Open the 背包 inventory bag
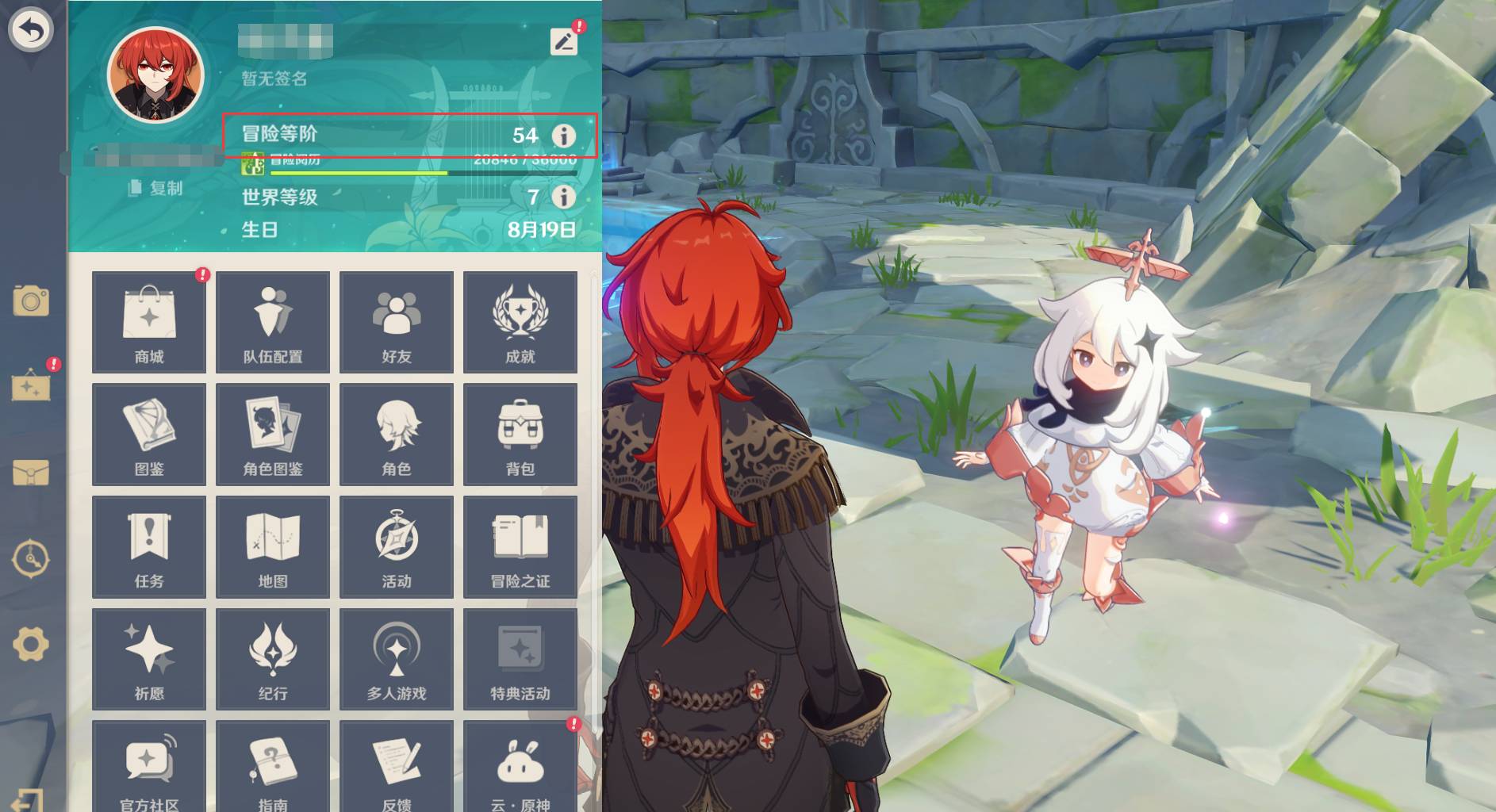The height and width of the screenshot is (812, 1496). click(x=520, y=435)
